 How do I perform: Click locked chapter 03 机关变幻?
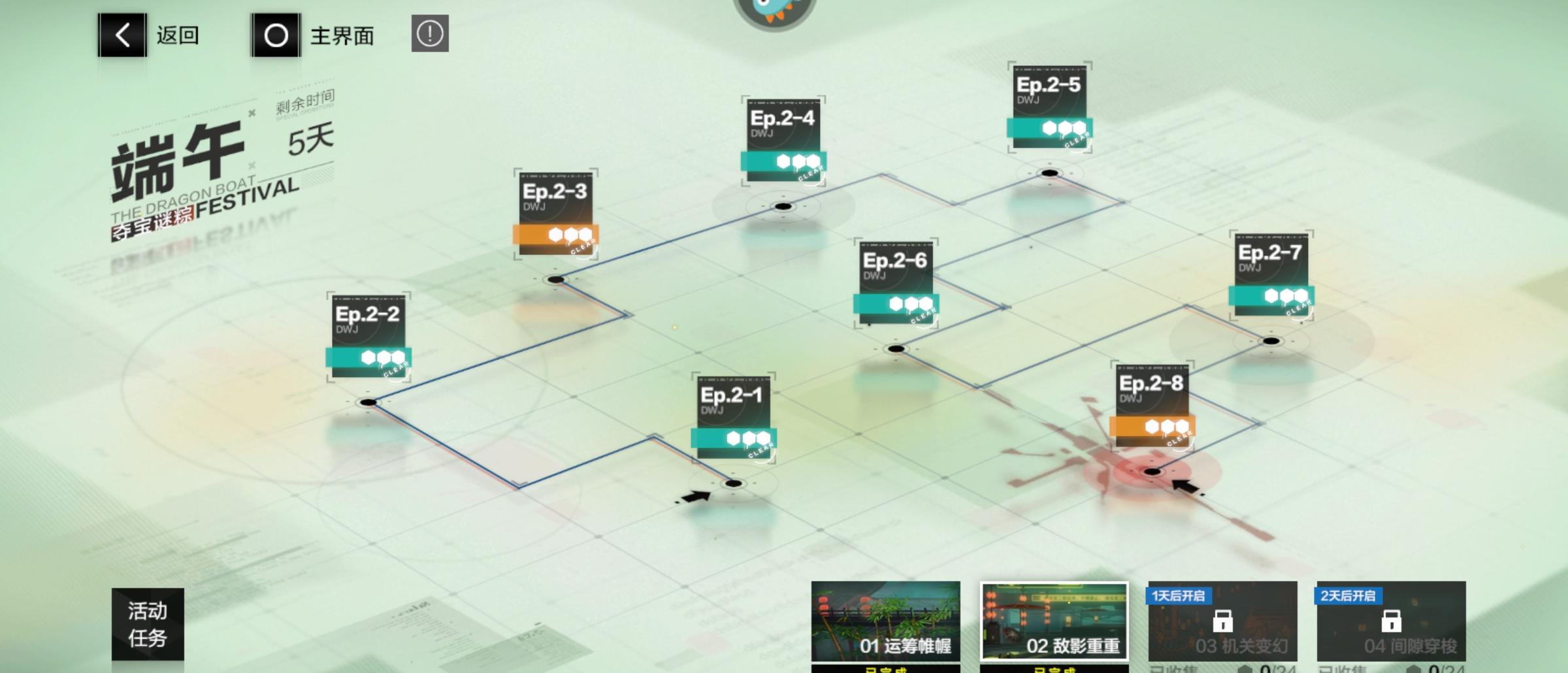[x=1222, y=621]
